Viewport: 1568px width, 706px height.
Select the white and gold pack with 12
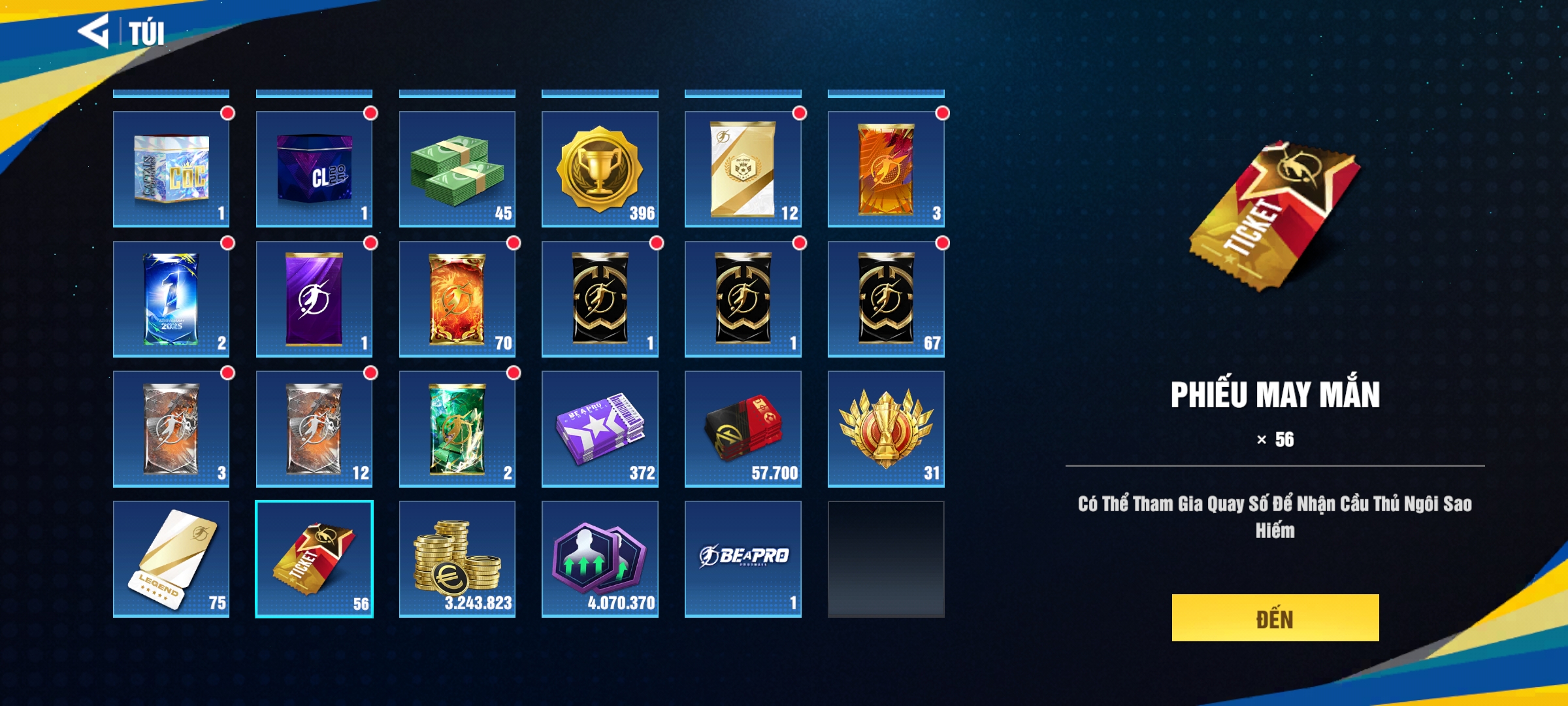743,169
